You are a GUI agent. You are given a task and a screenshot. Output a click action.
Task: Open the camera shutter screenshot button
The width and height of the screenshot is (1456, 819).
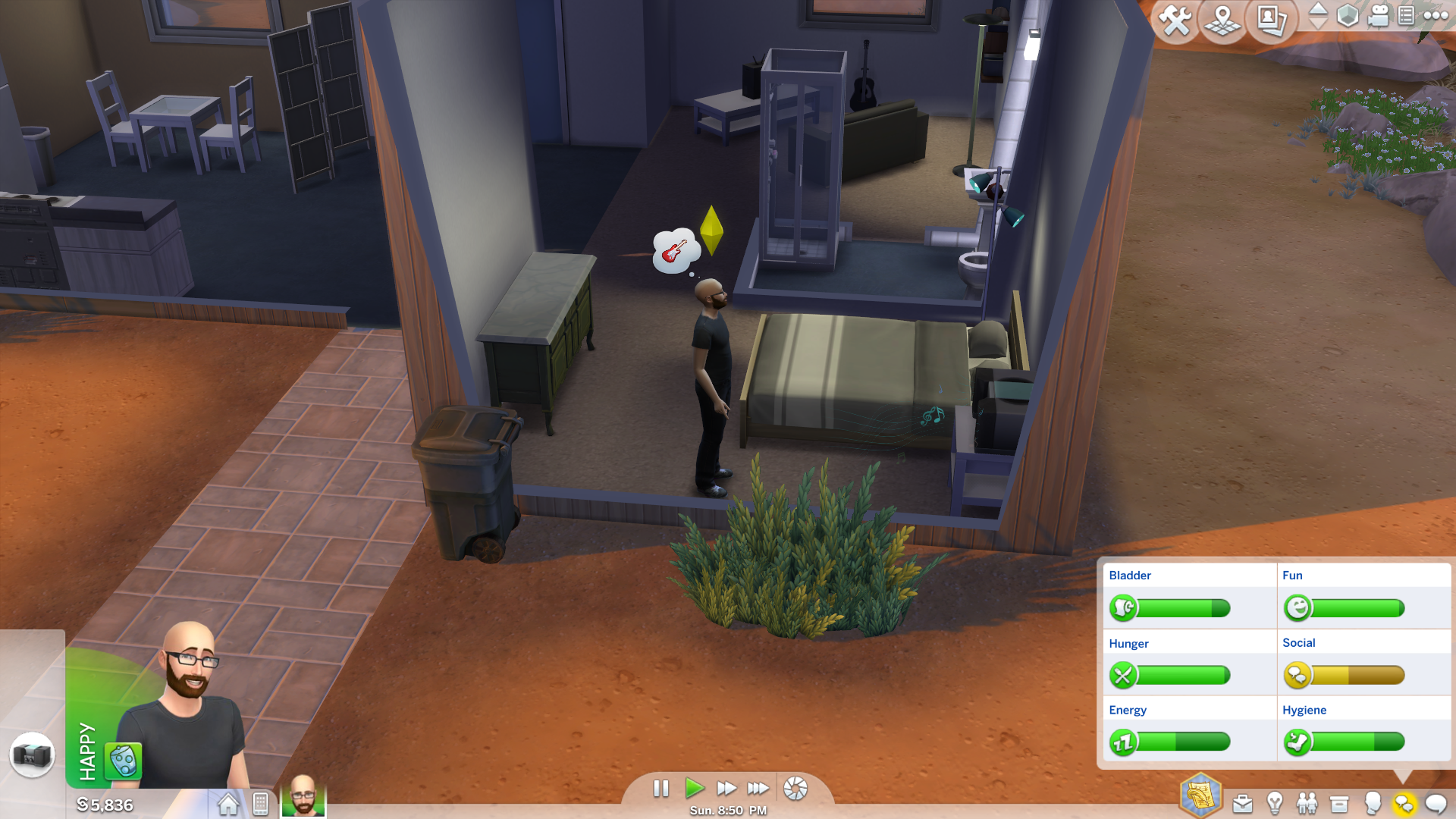[x=795, y=789]
